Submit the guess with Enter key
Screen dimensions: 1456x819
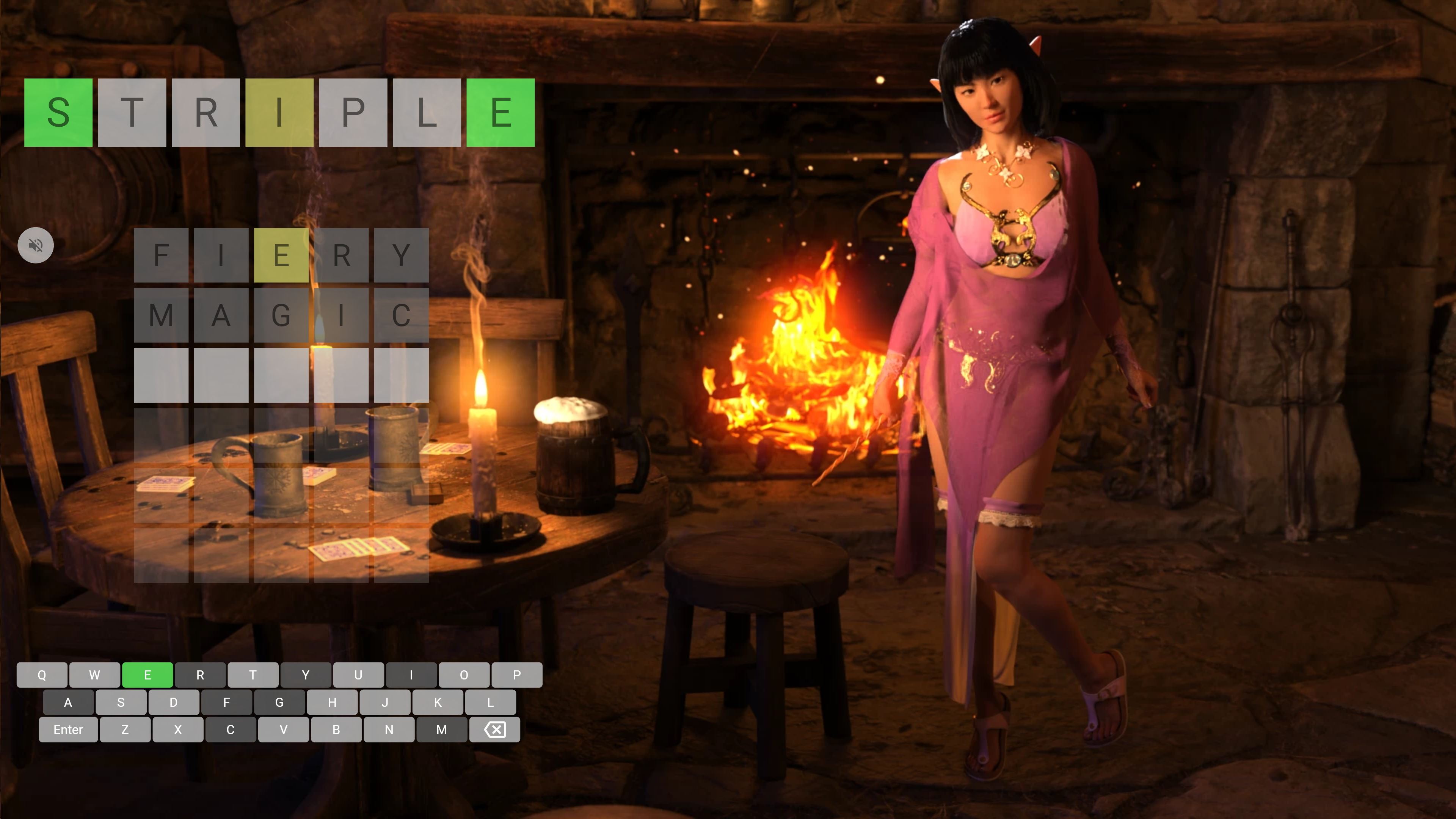[68, 730]
